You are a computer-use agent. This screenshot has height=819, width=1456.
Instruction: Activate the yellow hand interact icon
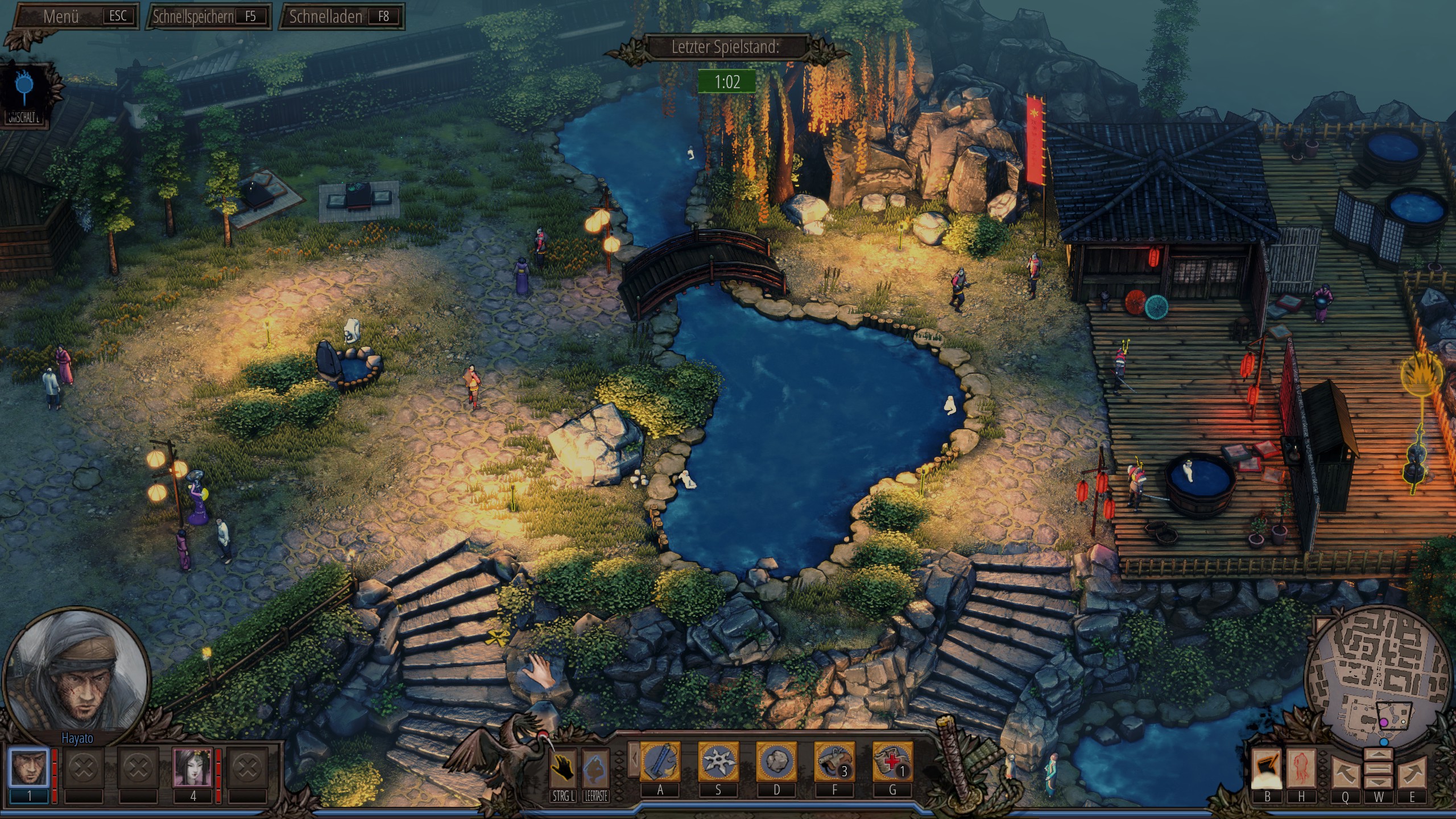(562, 768)
